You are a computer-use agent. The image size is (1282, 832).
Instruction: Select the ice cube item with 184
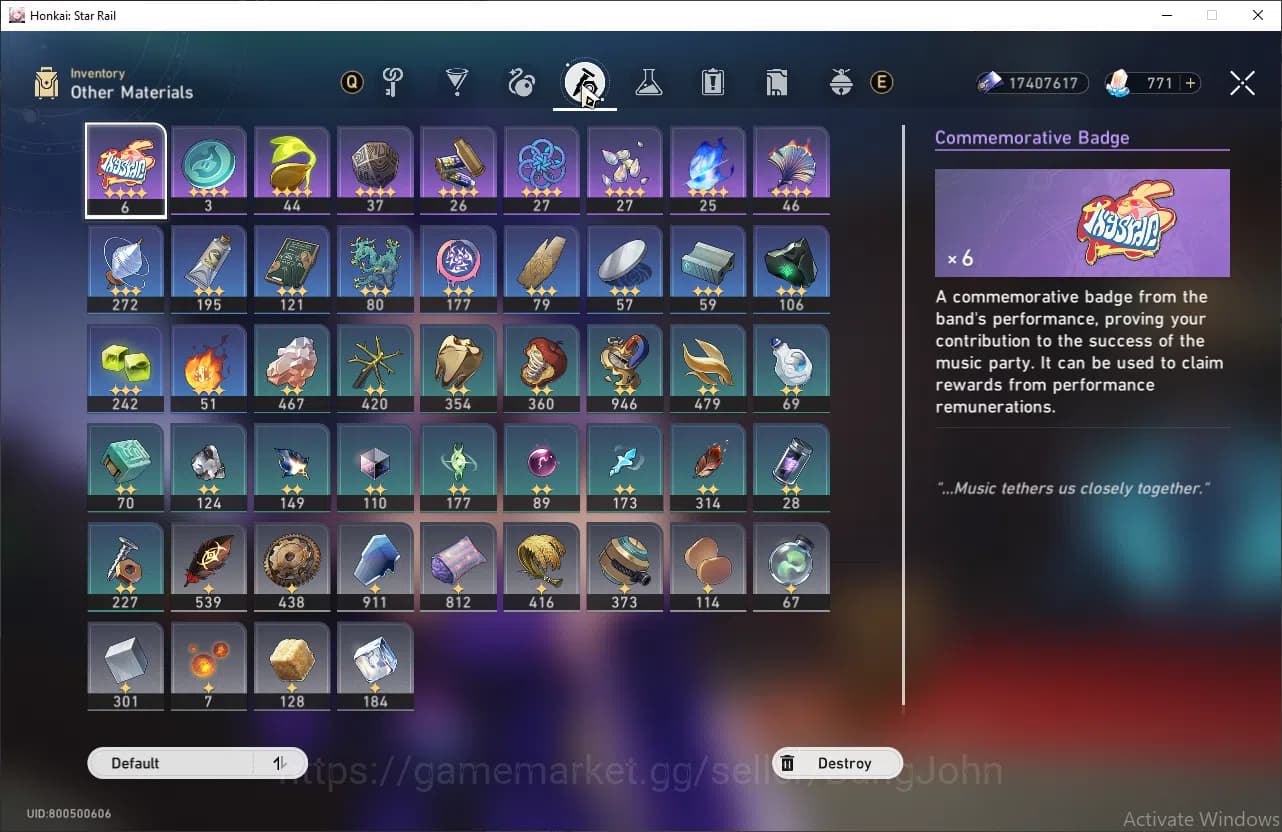pos(375,664)
